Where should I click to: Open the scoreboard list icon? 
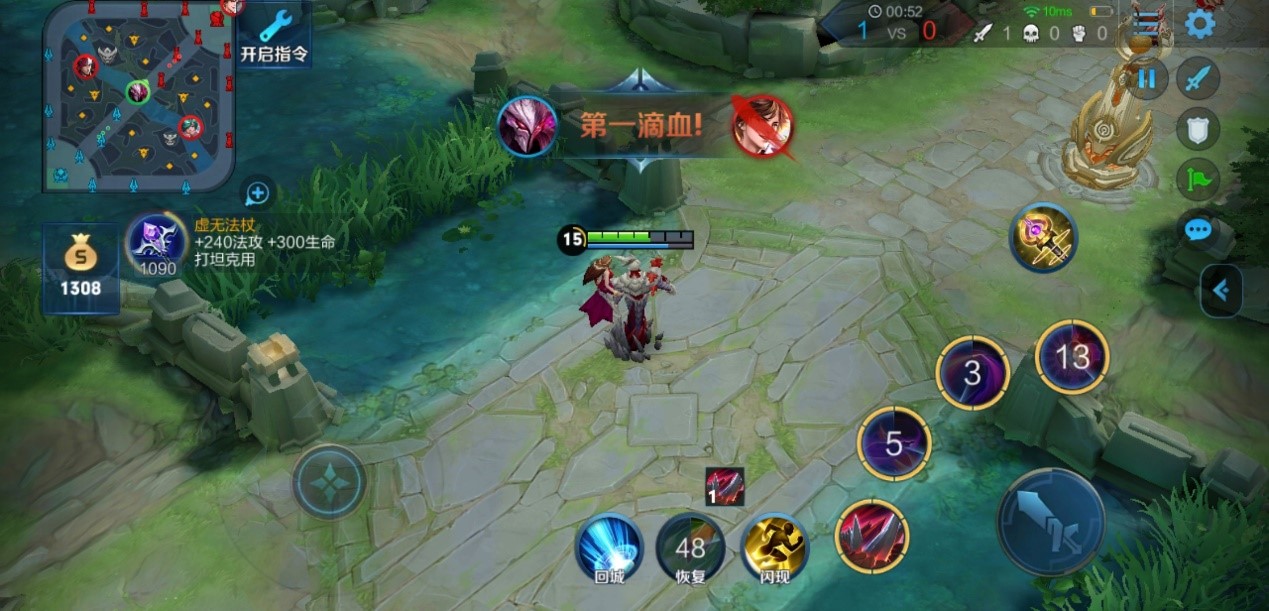pyautogui.click(x=1152, y=23)
